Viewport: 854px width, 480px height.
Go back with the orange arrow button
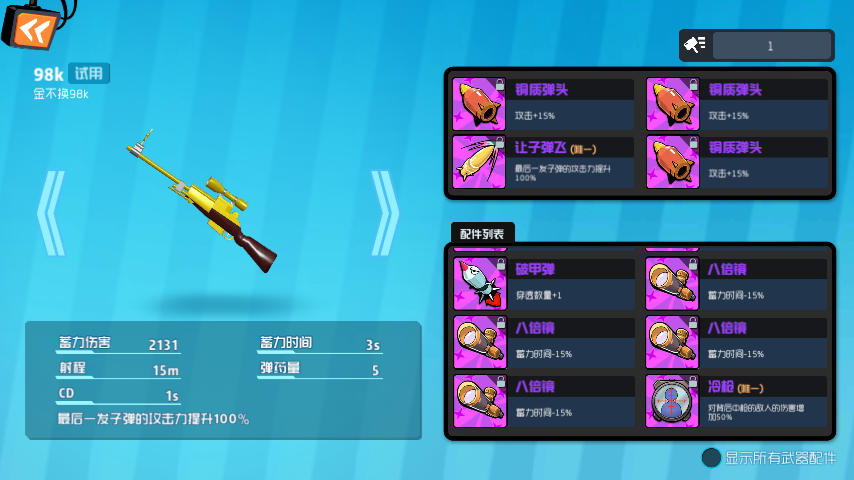(x=26, y=28)
